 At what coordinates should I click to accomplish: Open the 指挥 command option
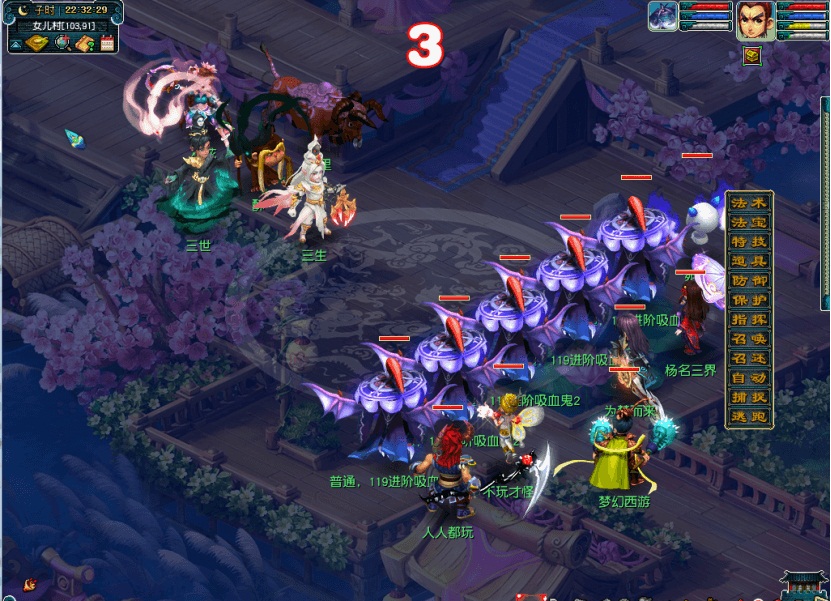pyautogui.click(x=751, y=319)
